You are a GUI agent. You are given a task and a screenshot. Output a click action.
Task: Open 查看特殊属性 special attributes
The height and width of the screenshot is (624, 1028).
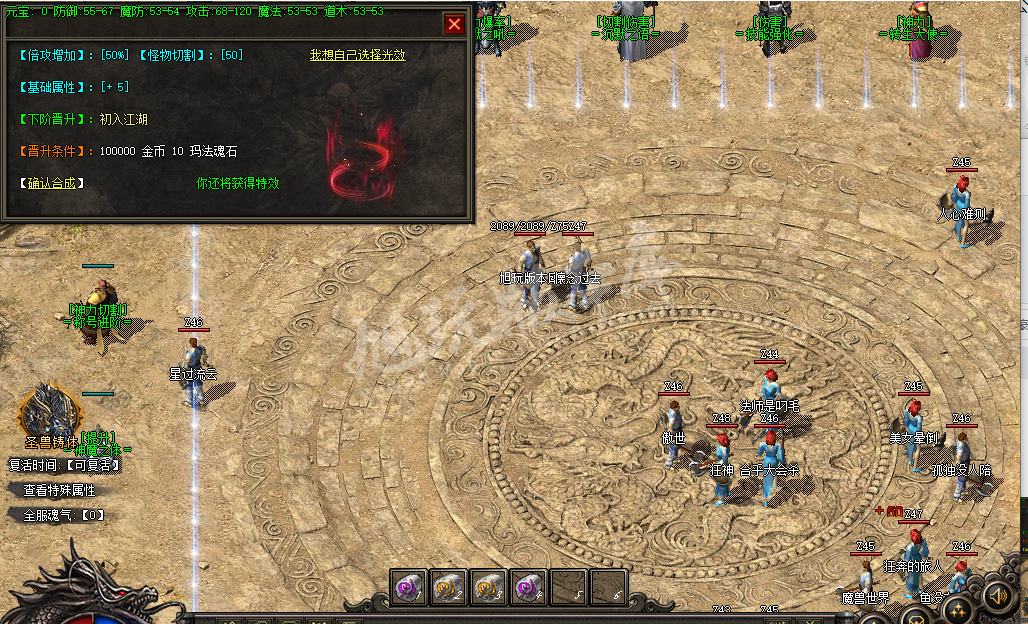59,490
